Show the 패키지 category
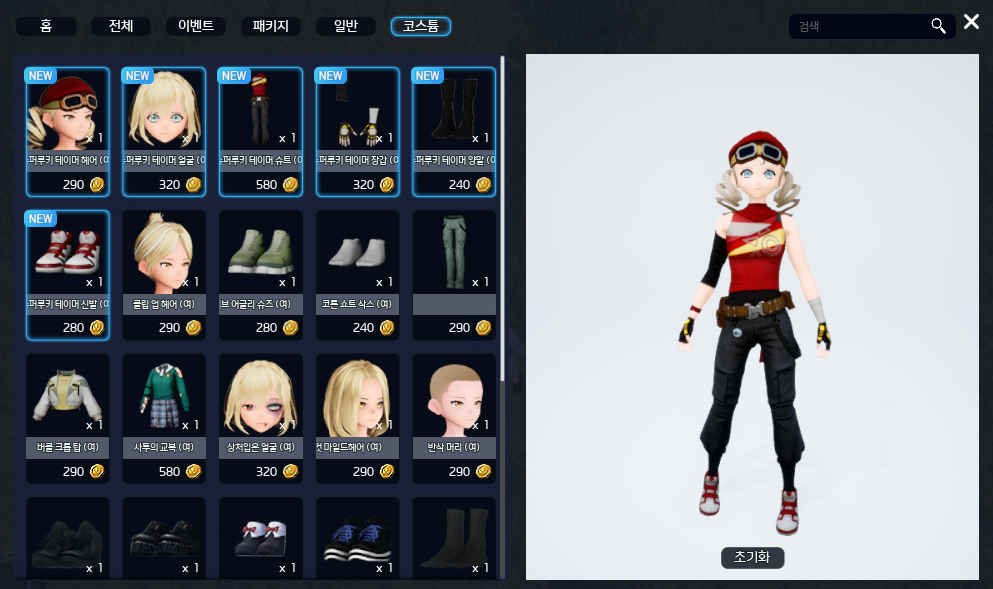 pos(271,26)
